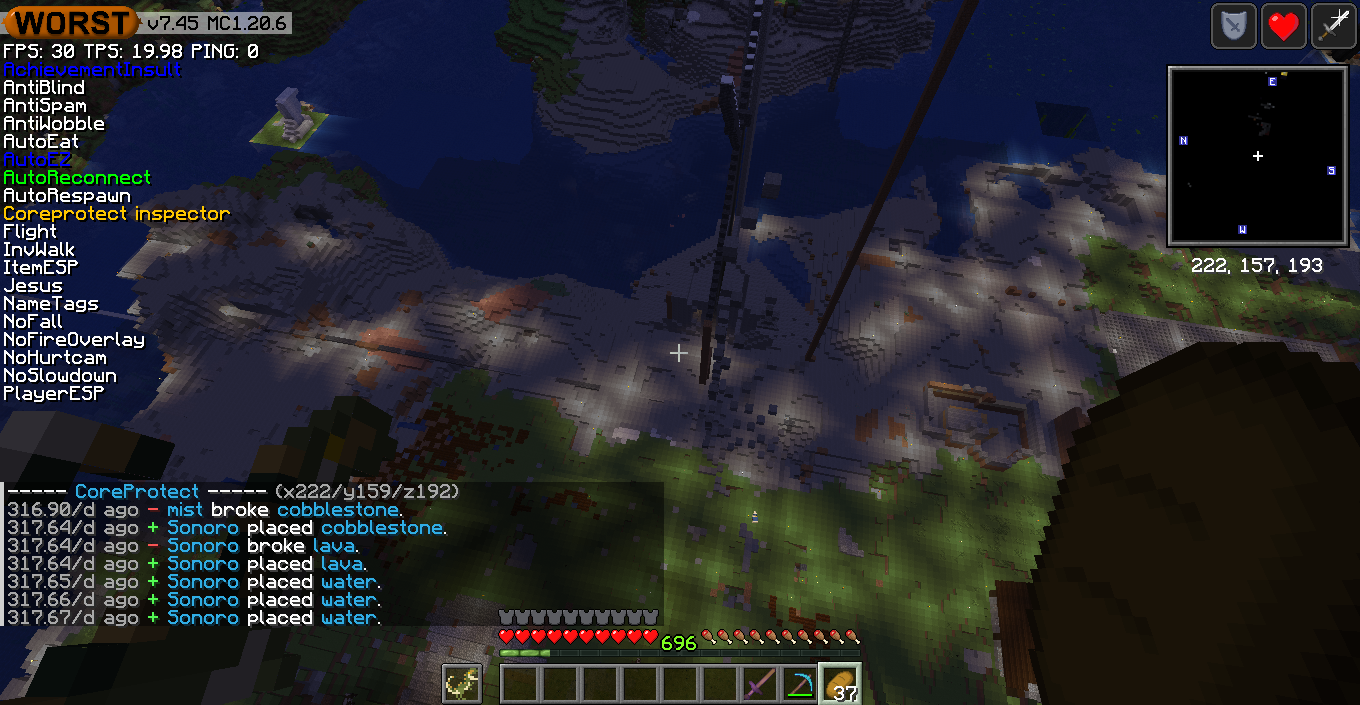Click the shield with sword status icon
This screenshot has height=705, width=1360.
point(1234,26)
